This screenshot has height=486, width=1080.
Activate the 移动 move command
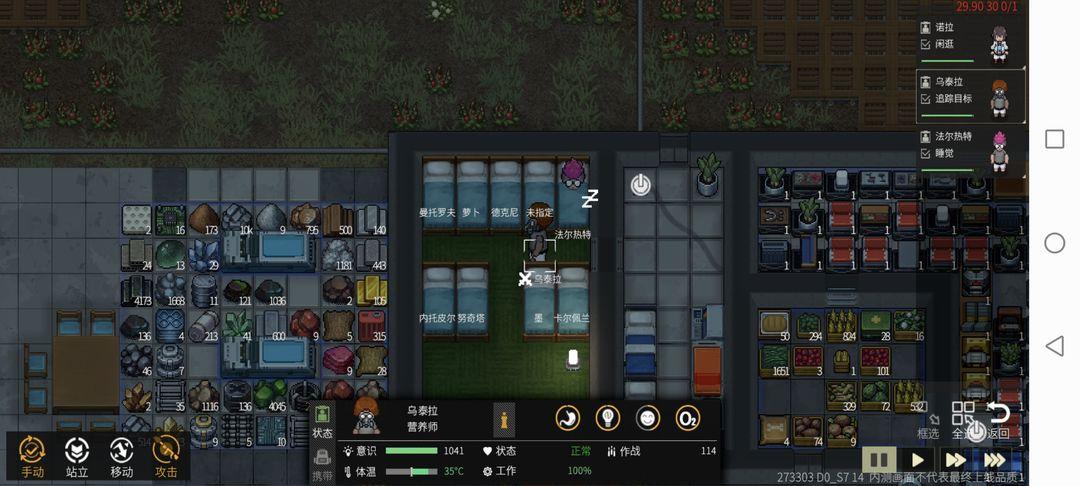[122, 456]
